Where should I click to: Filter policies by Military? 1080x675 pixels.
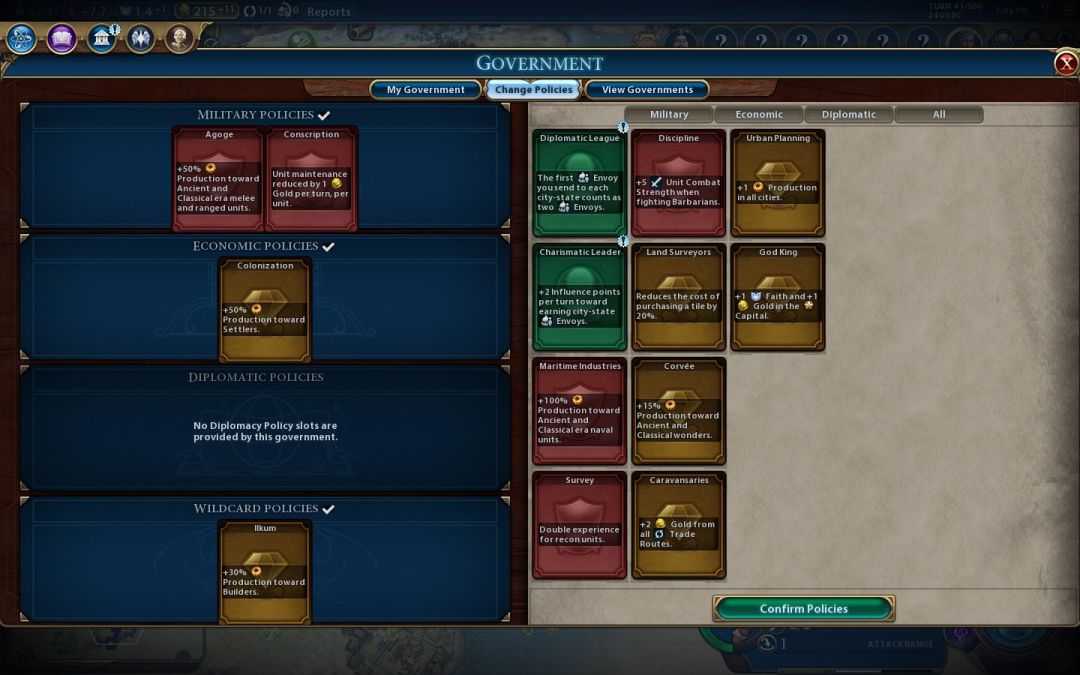click(x=669, y=114)
